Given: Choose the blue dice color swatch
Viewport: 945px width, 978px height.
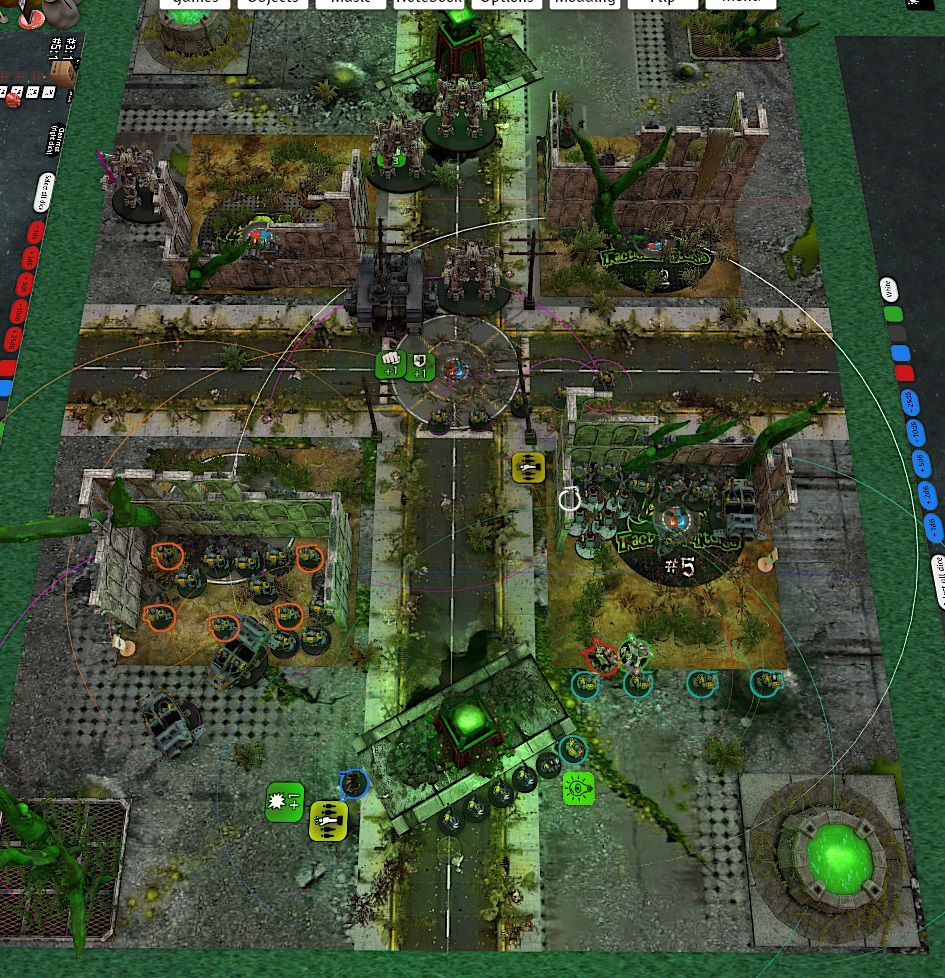Looking at the screenshot, I should (x=901, y=353).
